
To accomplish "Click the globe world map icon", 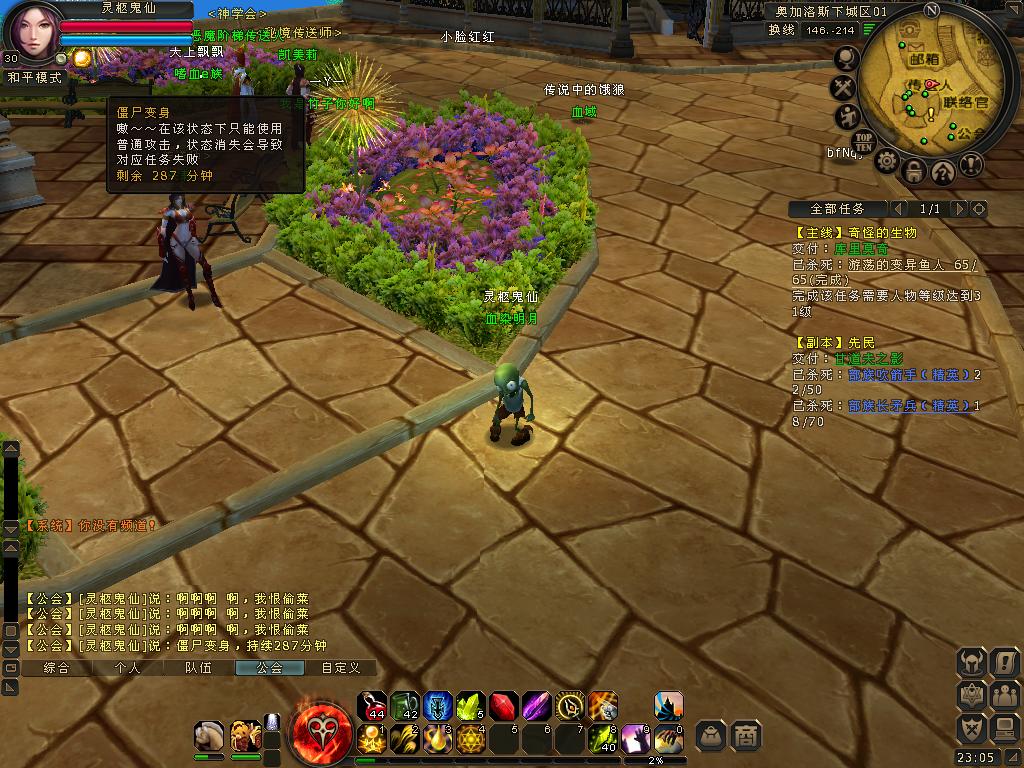I will (846, 59).
